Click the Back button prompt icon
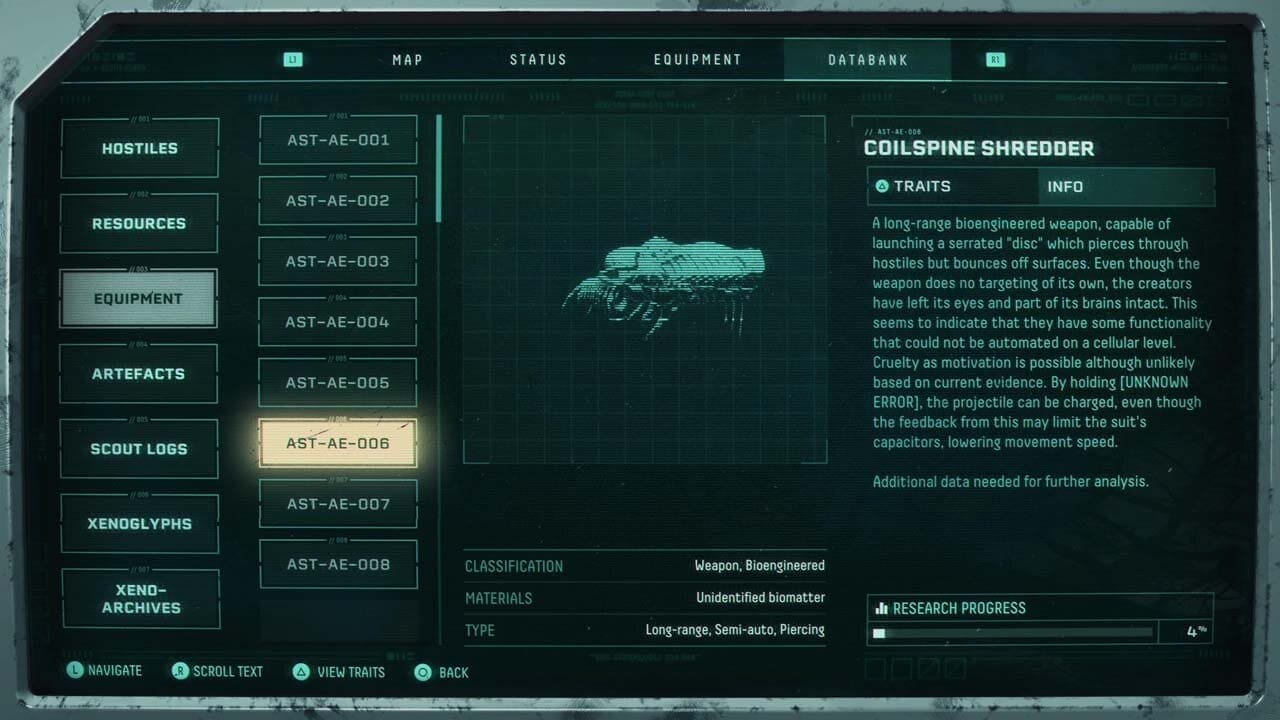Viewport: 1280px width, 720px height. pos(423,673)
